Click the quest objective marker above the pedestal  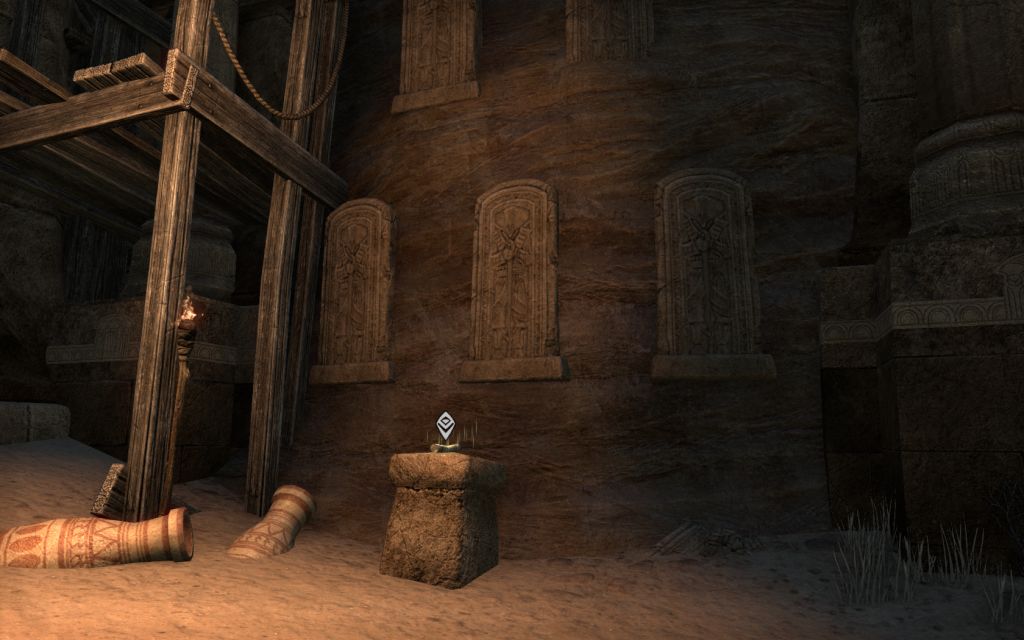[446, 425]
